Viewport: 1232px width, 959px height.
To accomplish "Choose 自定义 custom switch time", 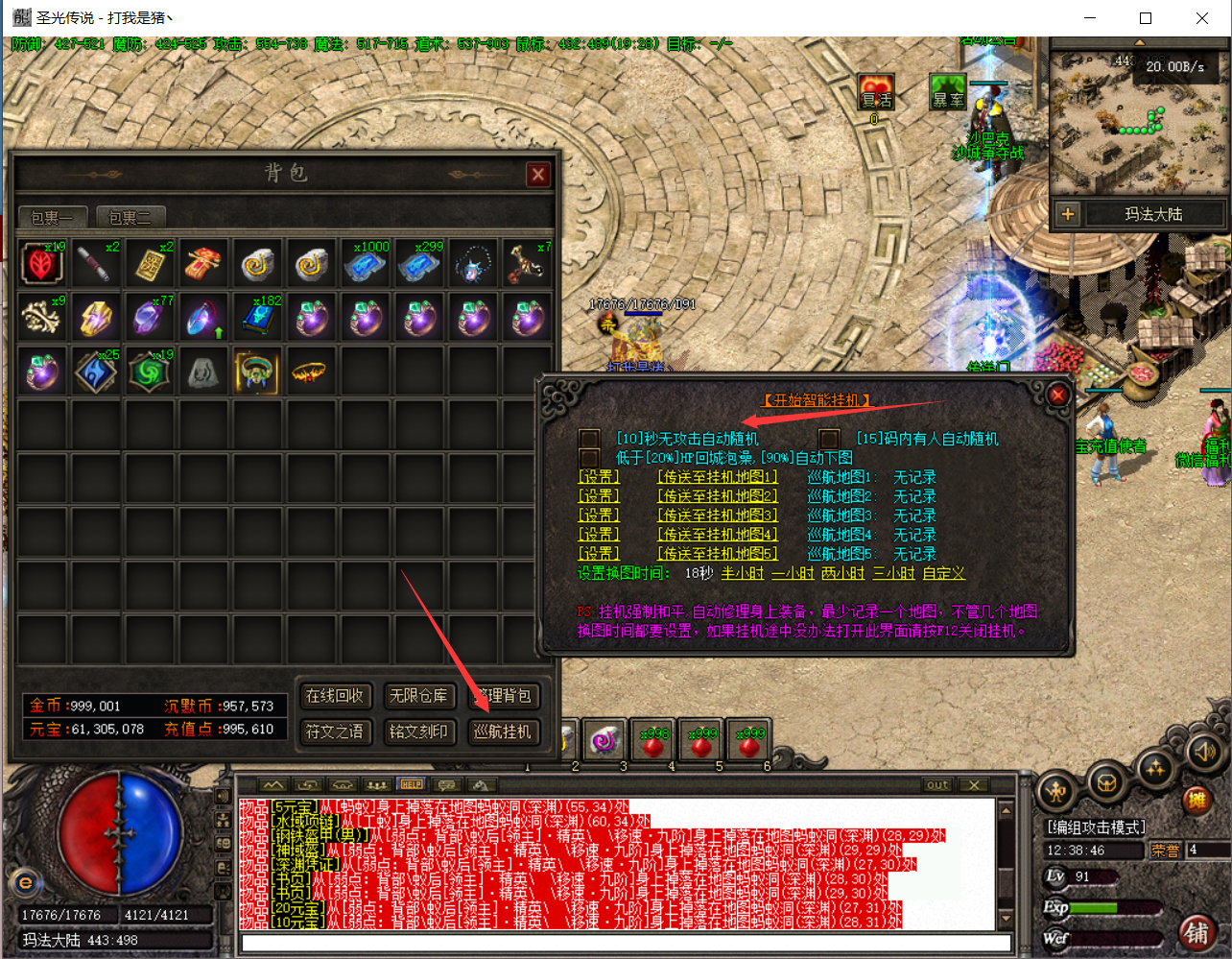I will point(943,573).
